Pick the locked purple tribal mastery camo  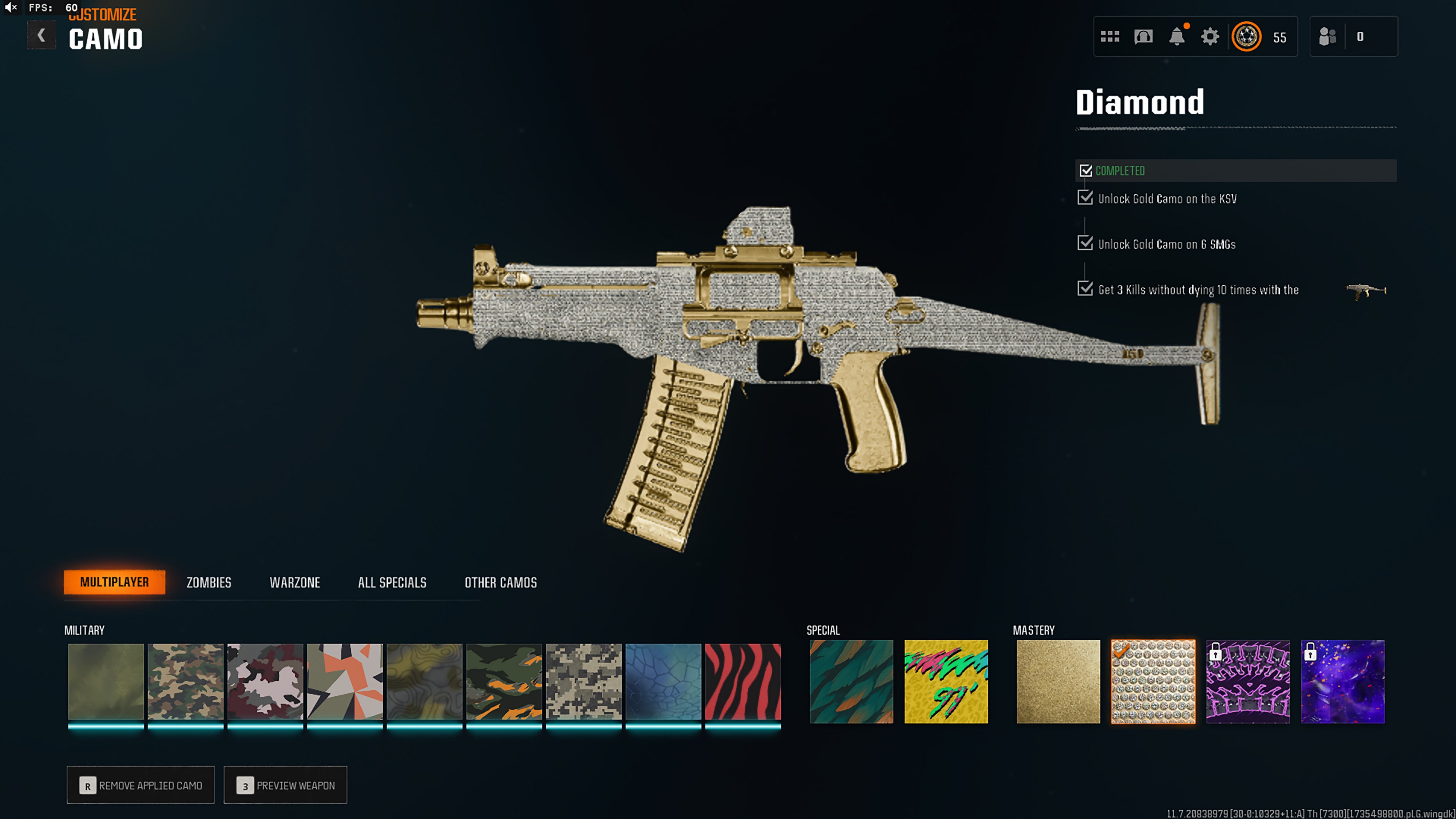[x=1248, y=681]
